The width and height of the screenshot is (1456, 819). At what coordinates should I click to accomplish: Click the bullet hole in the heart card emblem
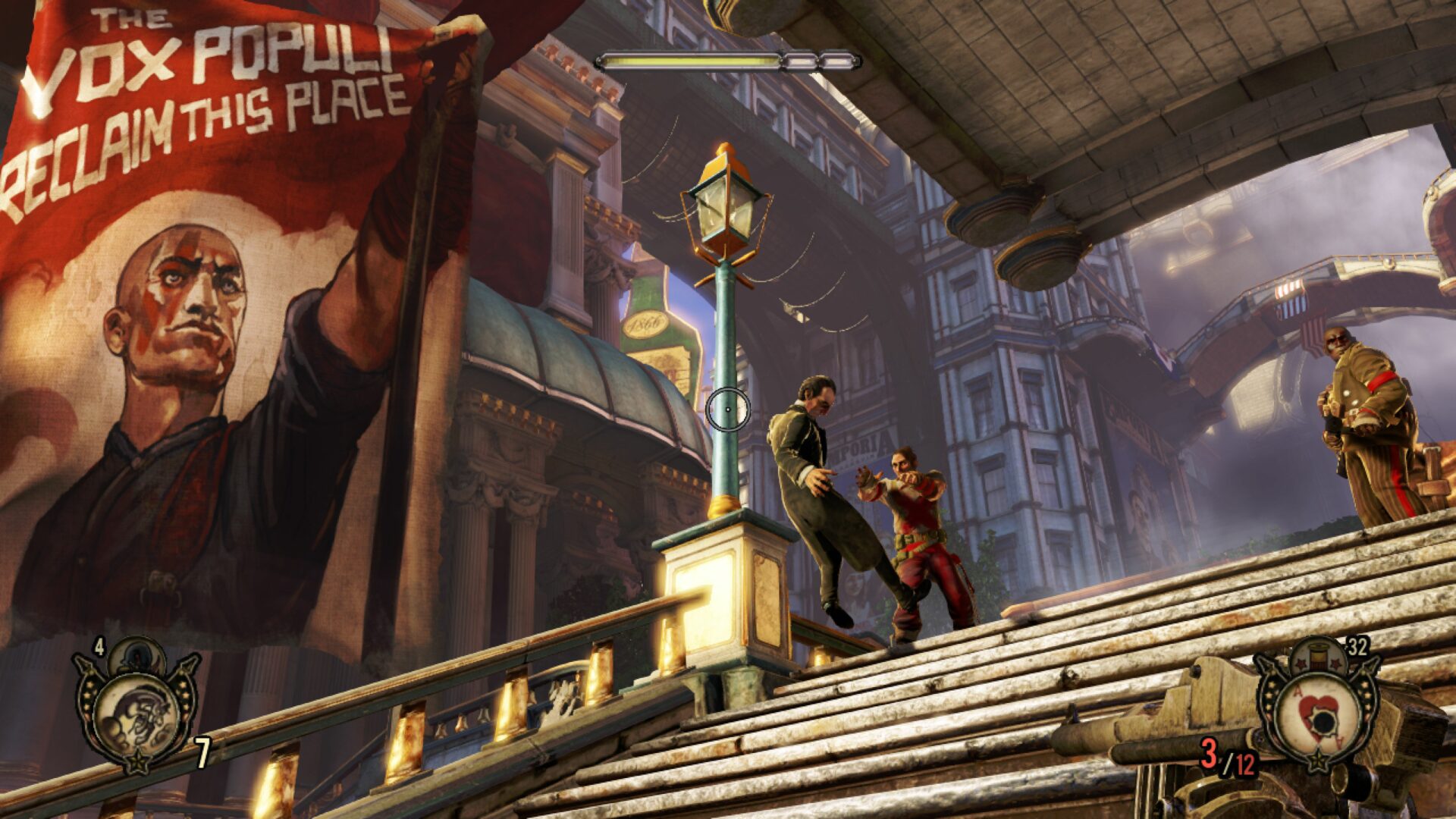pos(1323,720)
